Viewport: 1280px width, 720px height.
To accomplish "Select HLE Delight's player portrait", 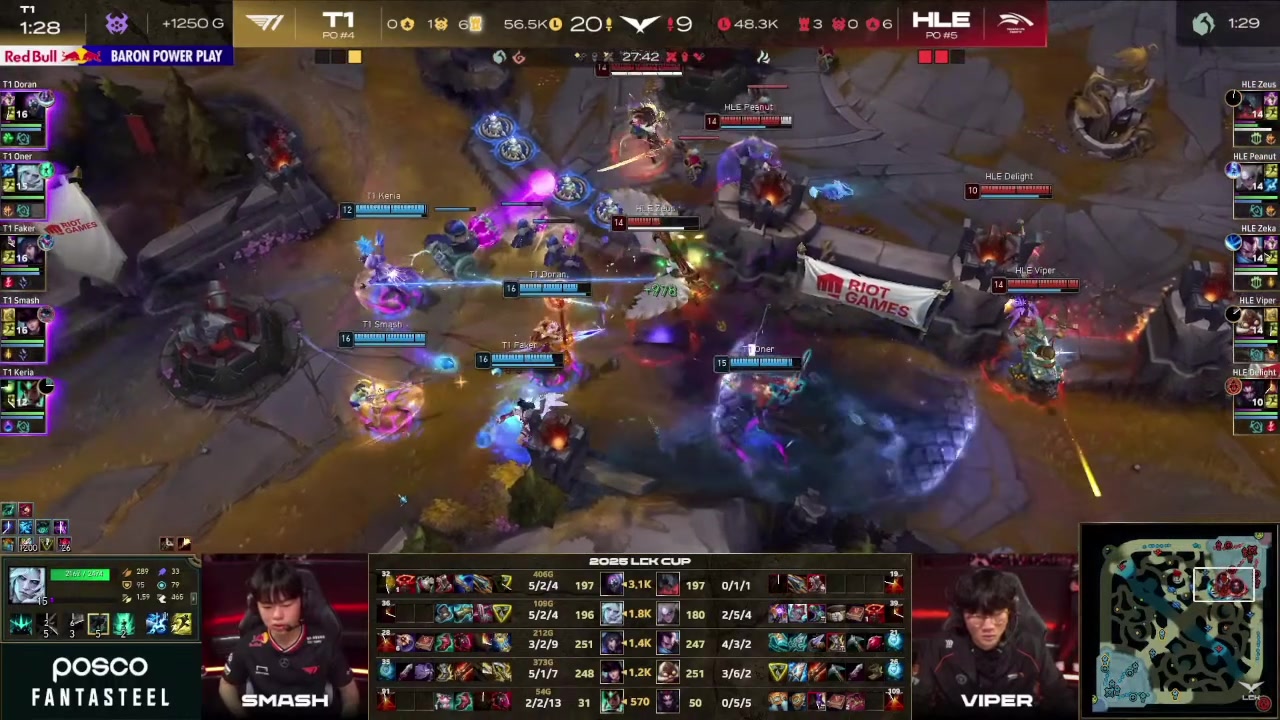I will click(x=1256, y=398).
